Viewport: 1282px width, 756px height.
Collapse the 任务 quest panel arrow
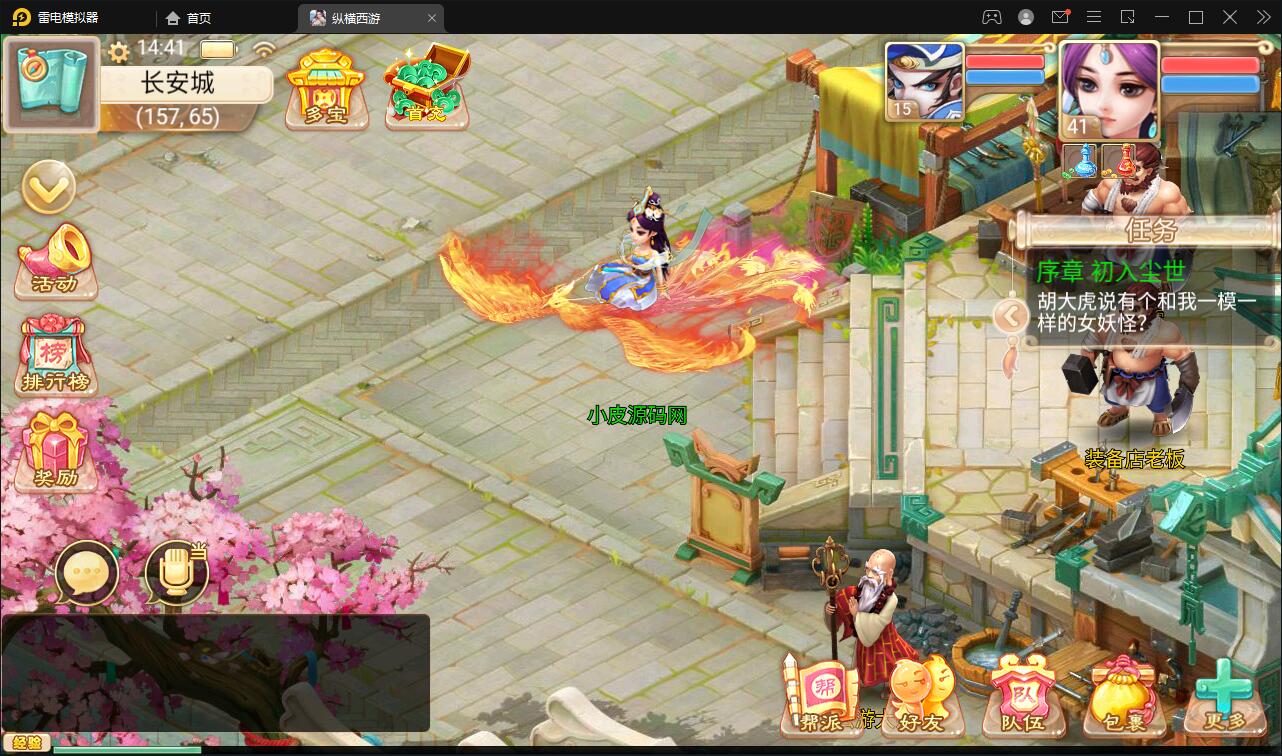1012,315
